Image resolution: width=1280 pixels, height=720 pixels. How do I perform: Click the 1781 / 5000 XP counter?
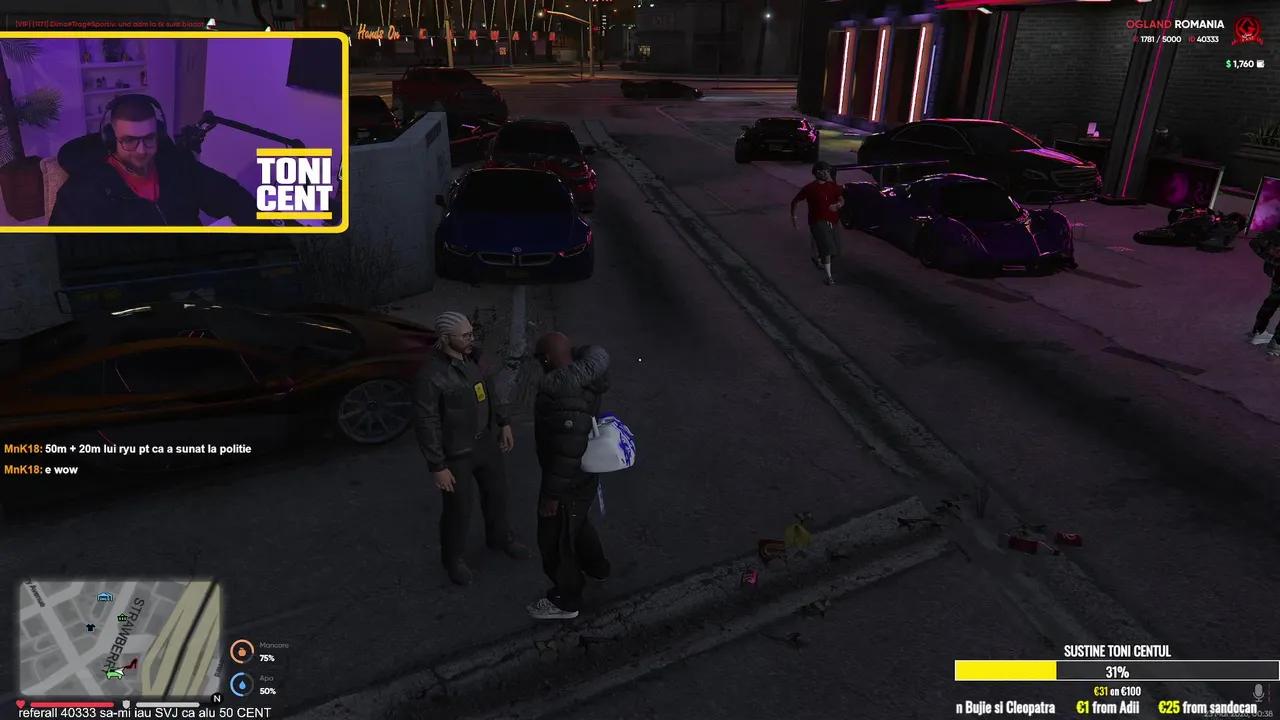(1160, 39)
